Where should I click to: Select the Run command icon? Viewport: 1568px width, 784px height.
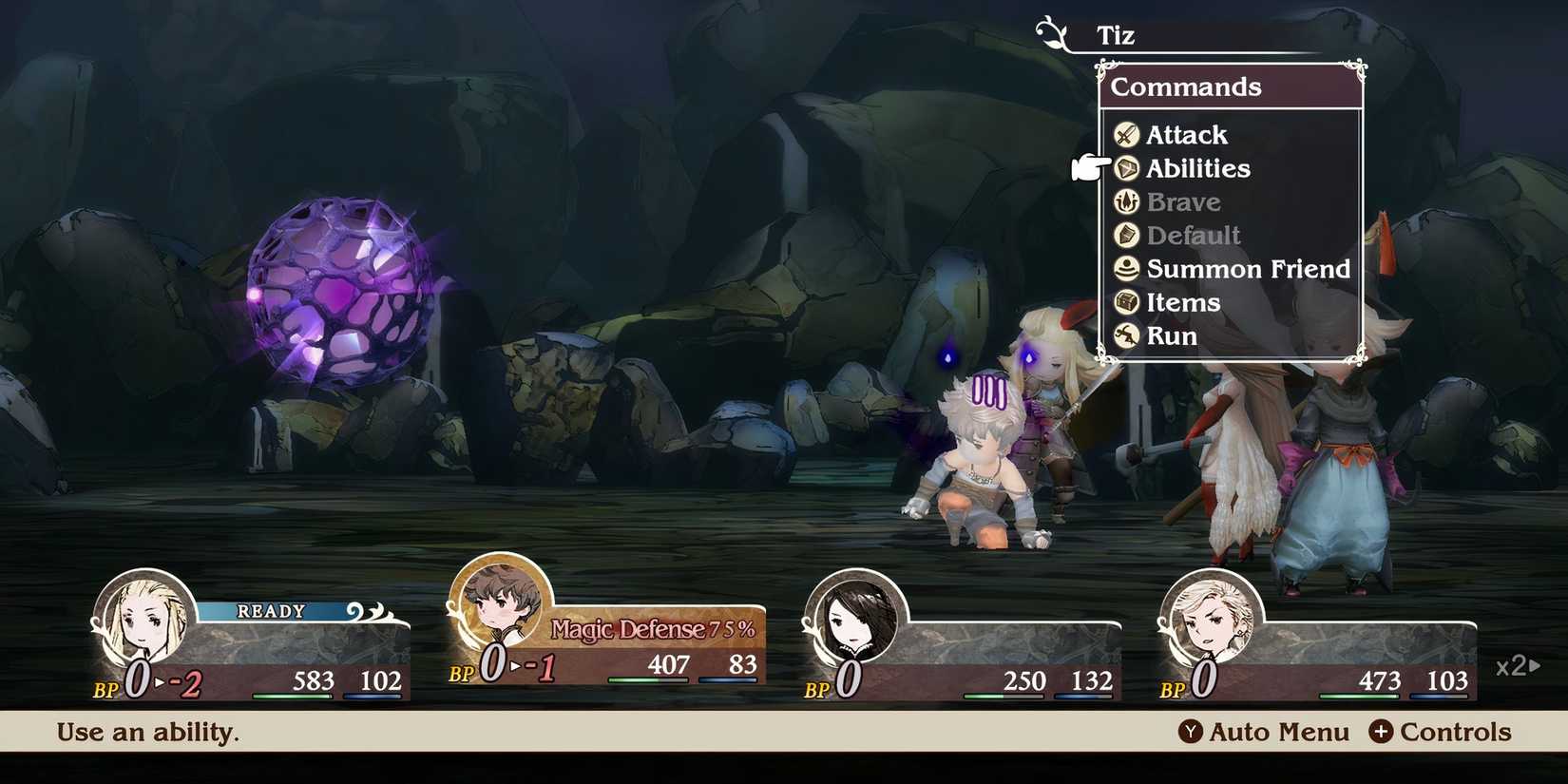[x=1126, y=335]
